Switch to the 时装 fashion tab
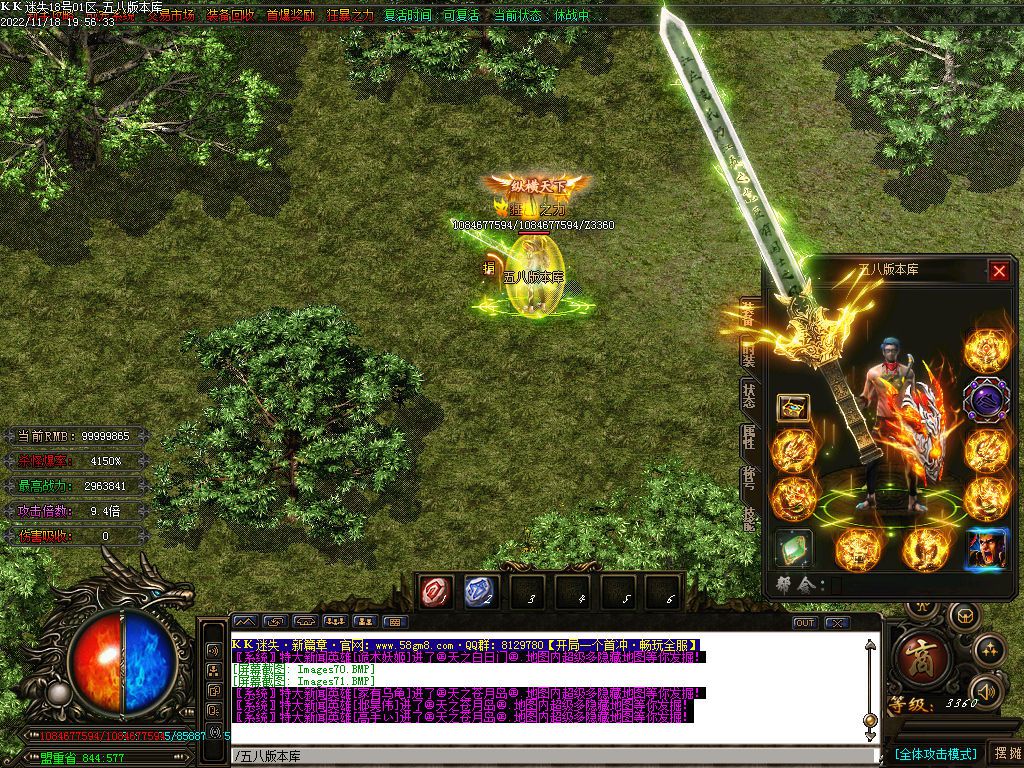Image resolution: width=1024 pixels, height=768 pixels. pyautogui.click(x=748, y=353)
